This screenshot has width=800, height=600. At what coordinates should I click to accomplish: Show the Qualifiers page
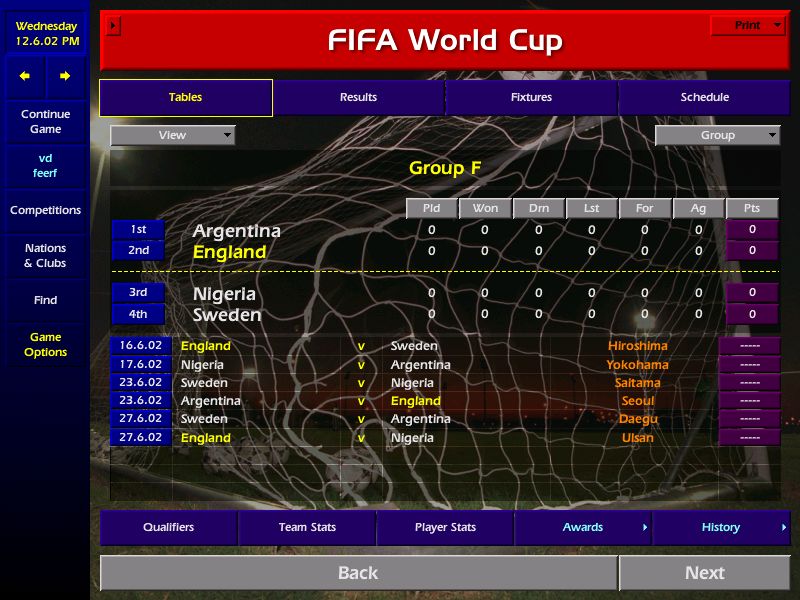tap(168, 528)
